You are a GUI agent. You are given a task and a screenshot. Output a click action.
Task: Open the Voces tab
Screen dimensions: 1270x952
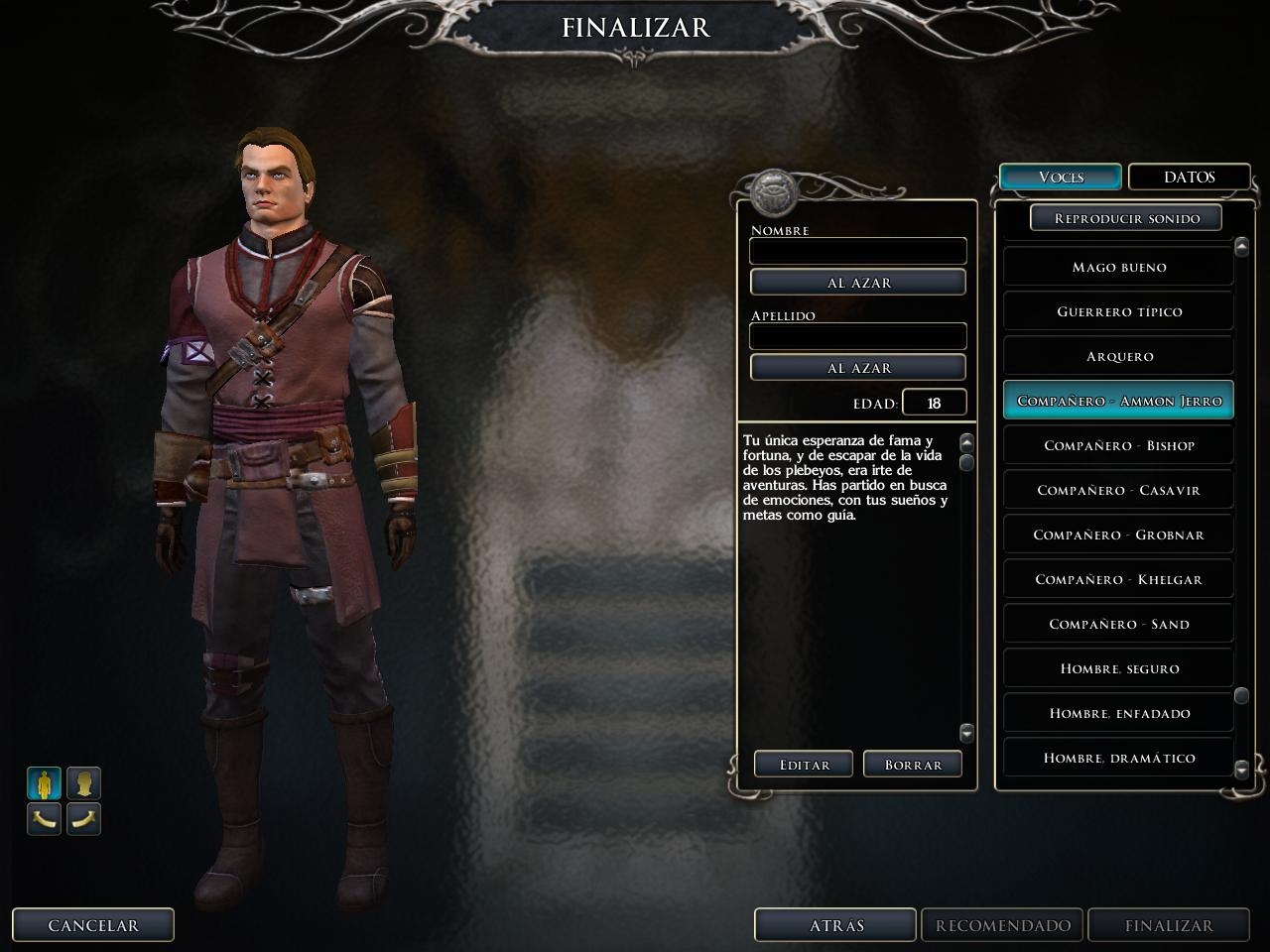click(x=1061, y=177)
